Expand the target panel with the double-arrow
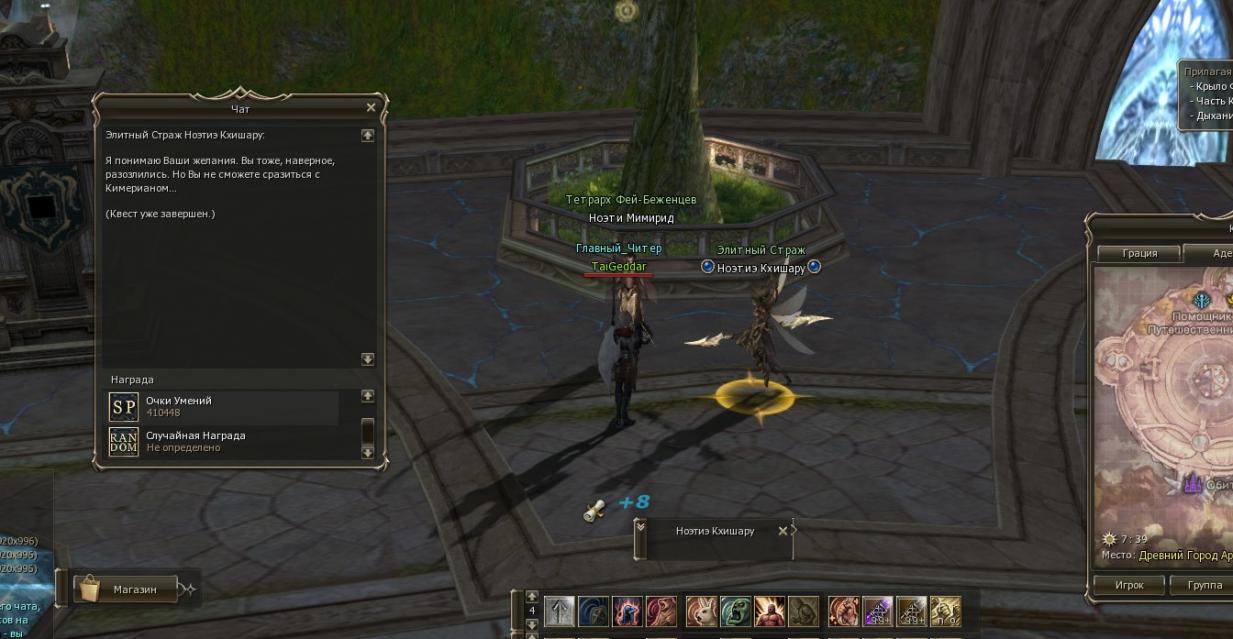 640,524
